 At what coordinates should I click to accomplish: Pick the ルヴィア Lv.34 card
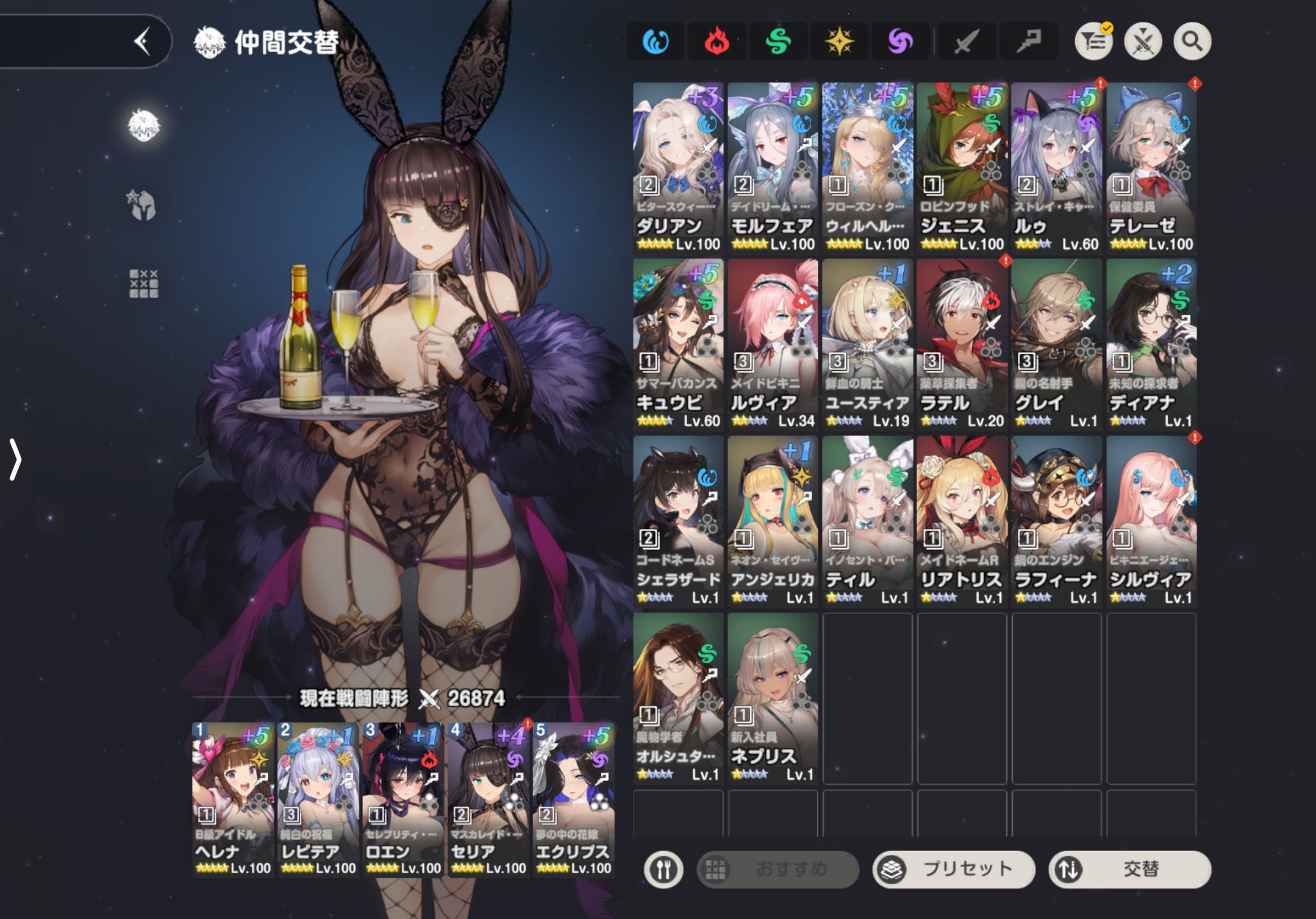coord(773,344)
